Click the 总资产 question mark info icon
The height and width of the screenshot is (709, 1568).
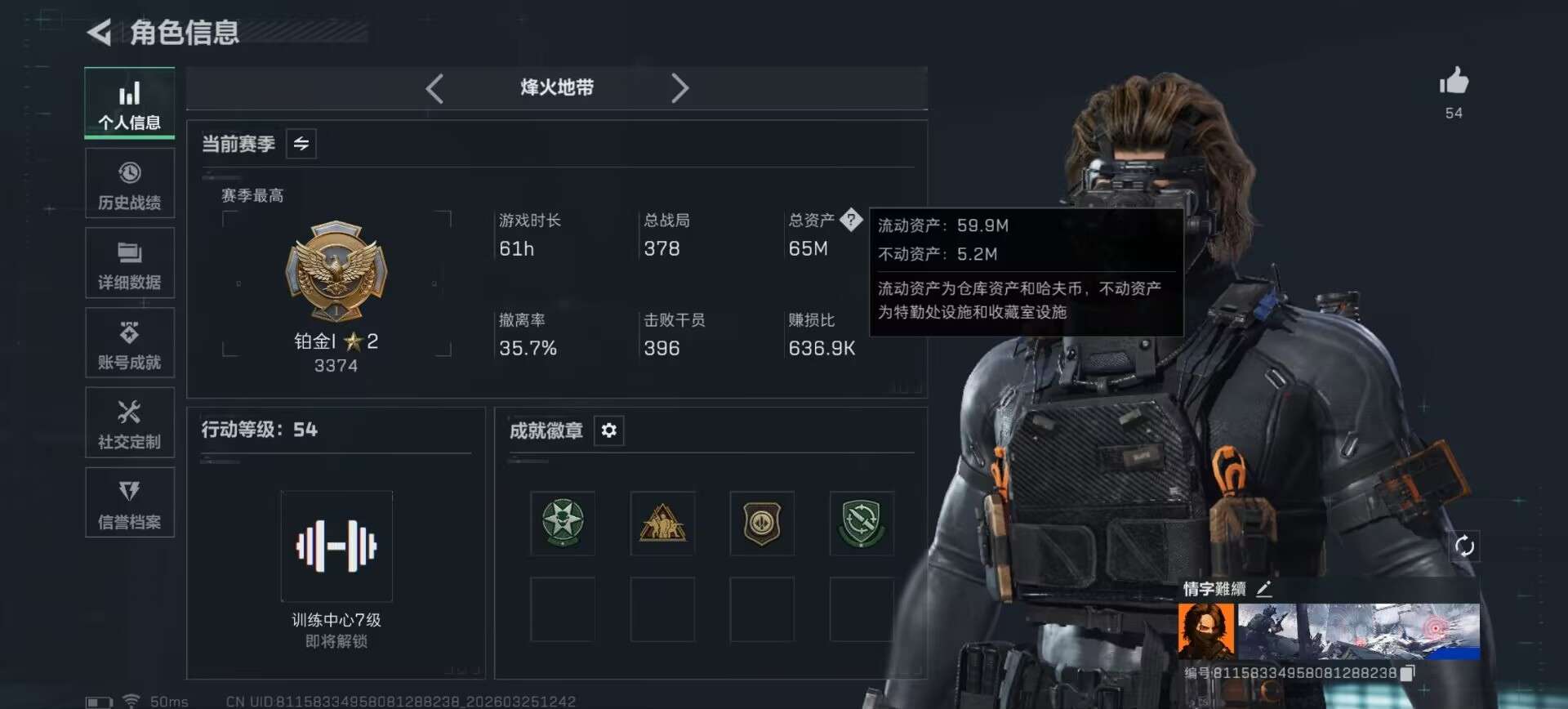853,219
